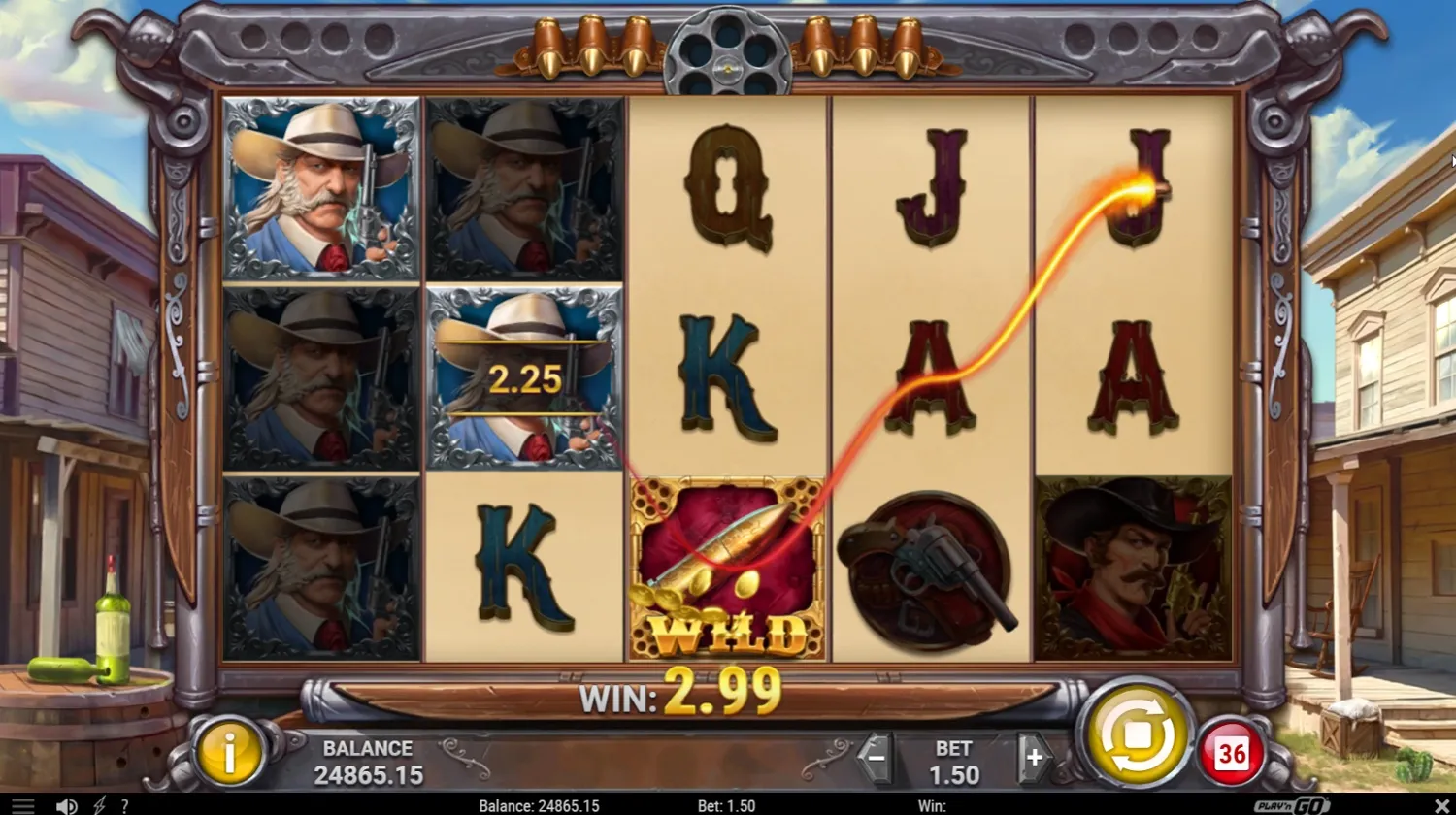Screen dimensions: 1456x815
Task: Mute game audio with the speaker icon
Action: point(66,805)
